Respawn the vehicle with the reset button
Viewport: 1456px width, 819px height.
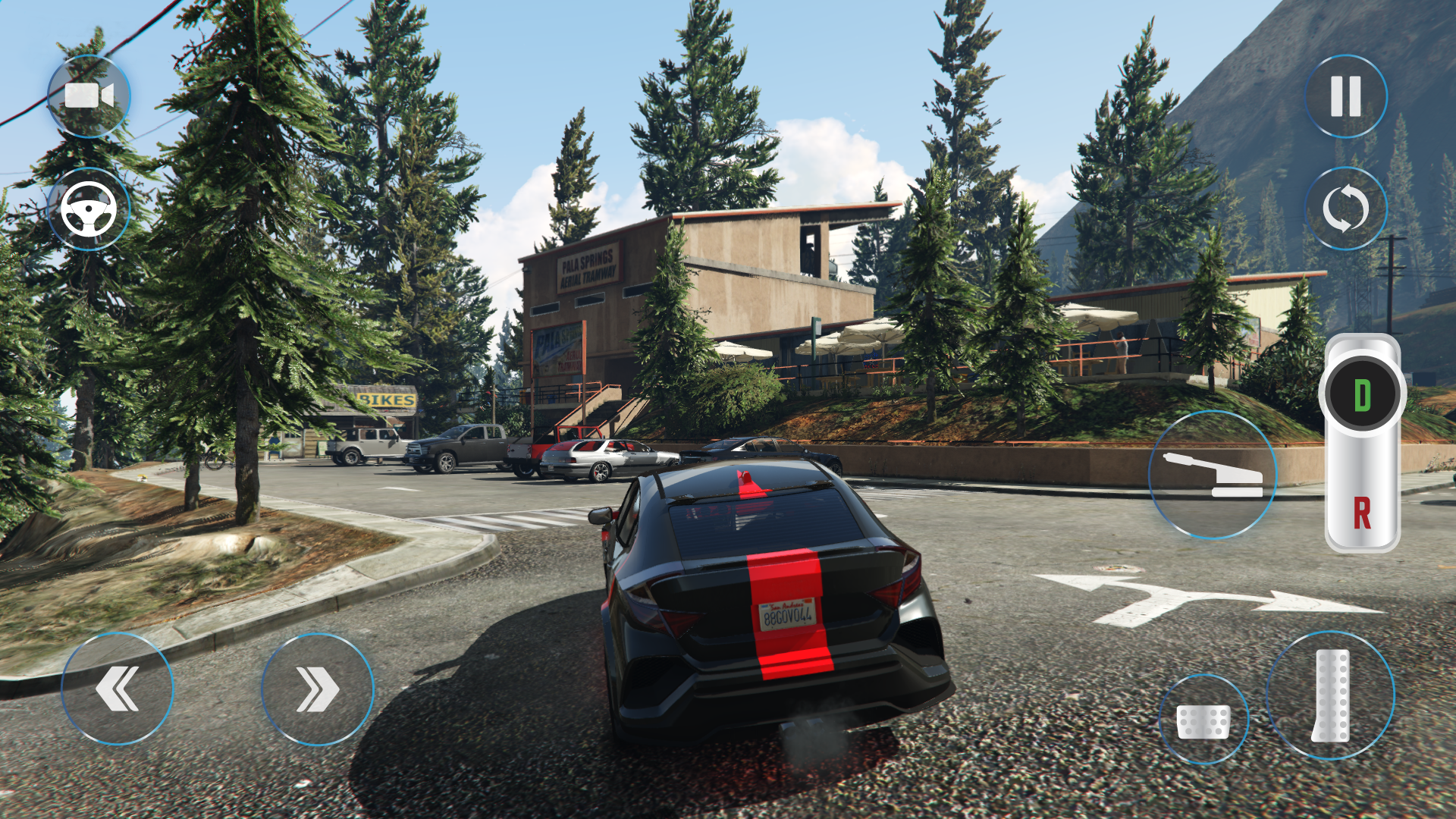point(1345,207)
